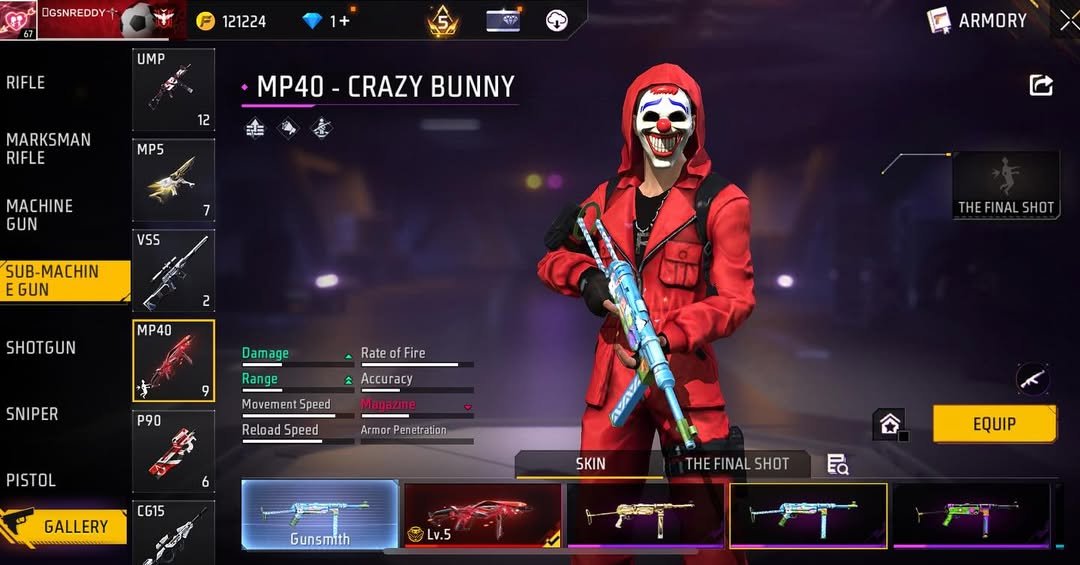Switch to The Final Shot tab
This screenshot has height=565, width=1080.
click(x=737, y=464)
